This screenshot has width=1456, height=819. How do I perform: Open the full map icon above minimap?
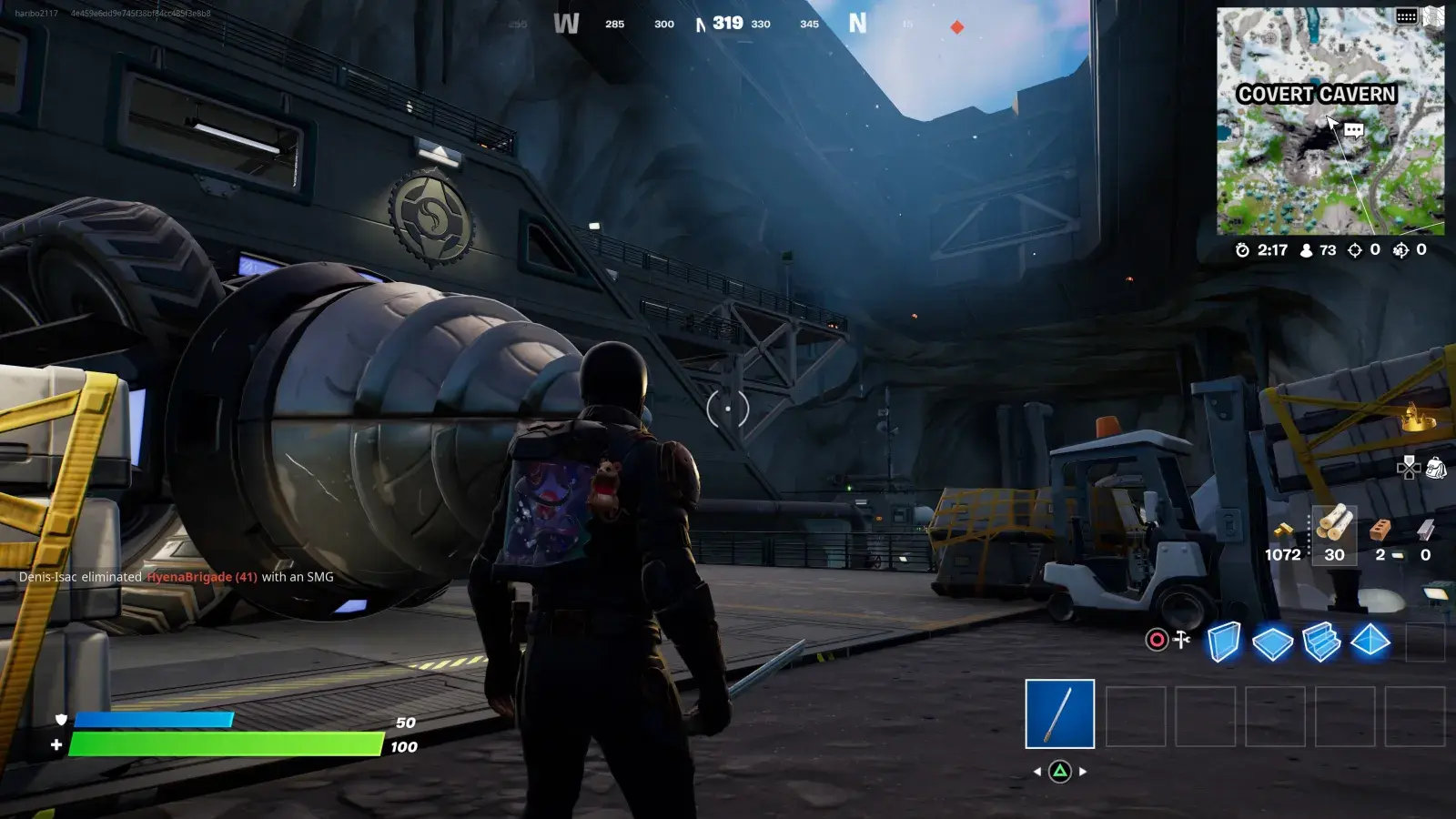click(1434, 15)
